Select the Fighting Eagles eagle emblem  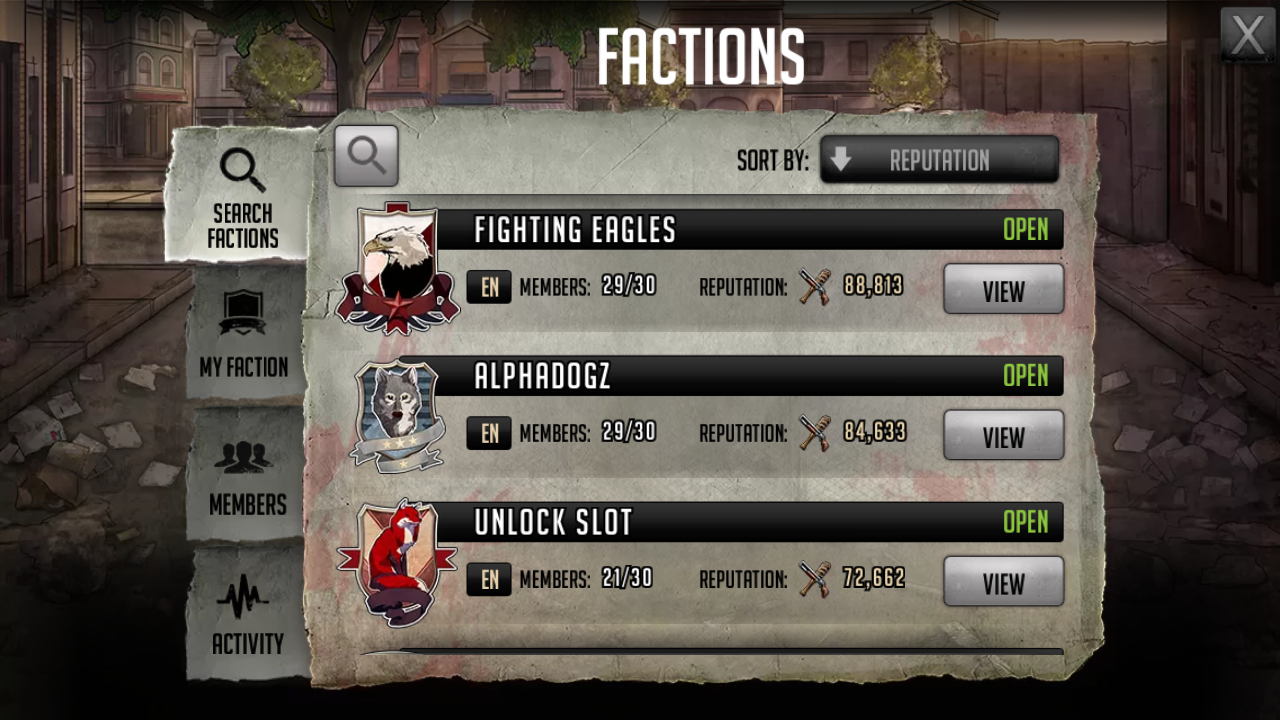pos(397,268)
